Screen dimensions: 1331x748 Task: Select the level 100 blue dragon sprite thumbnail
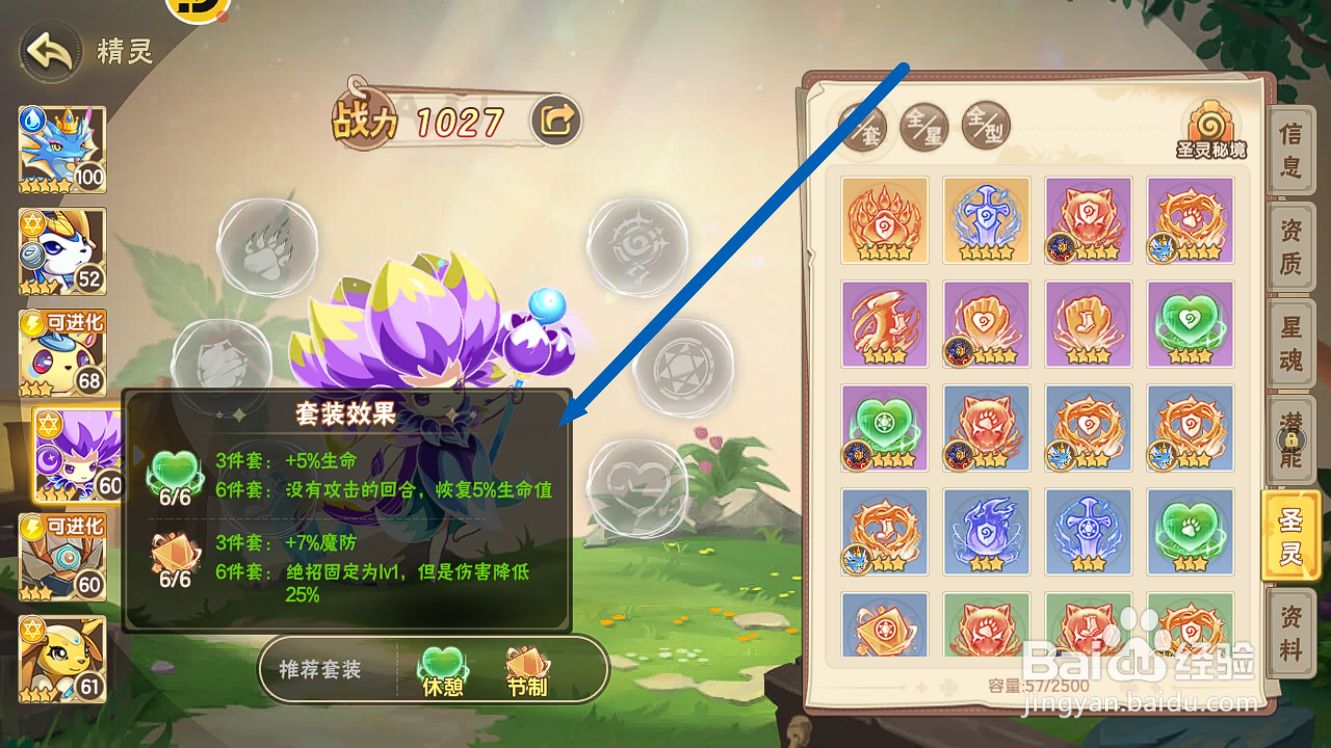(62, 148)
